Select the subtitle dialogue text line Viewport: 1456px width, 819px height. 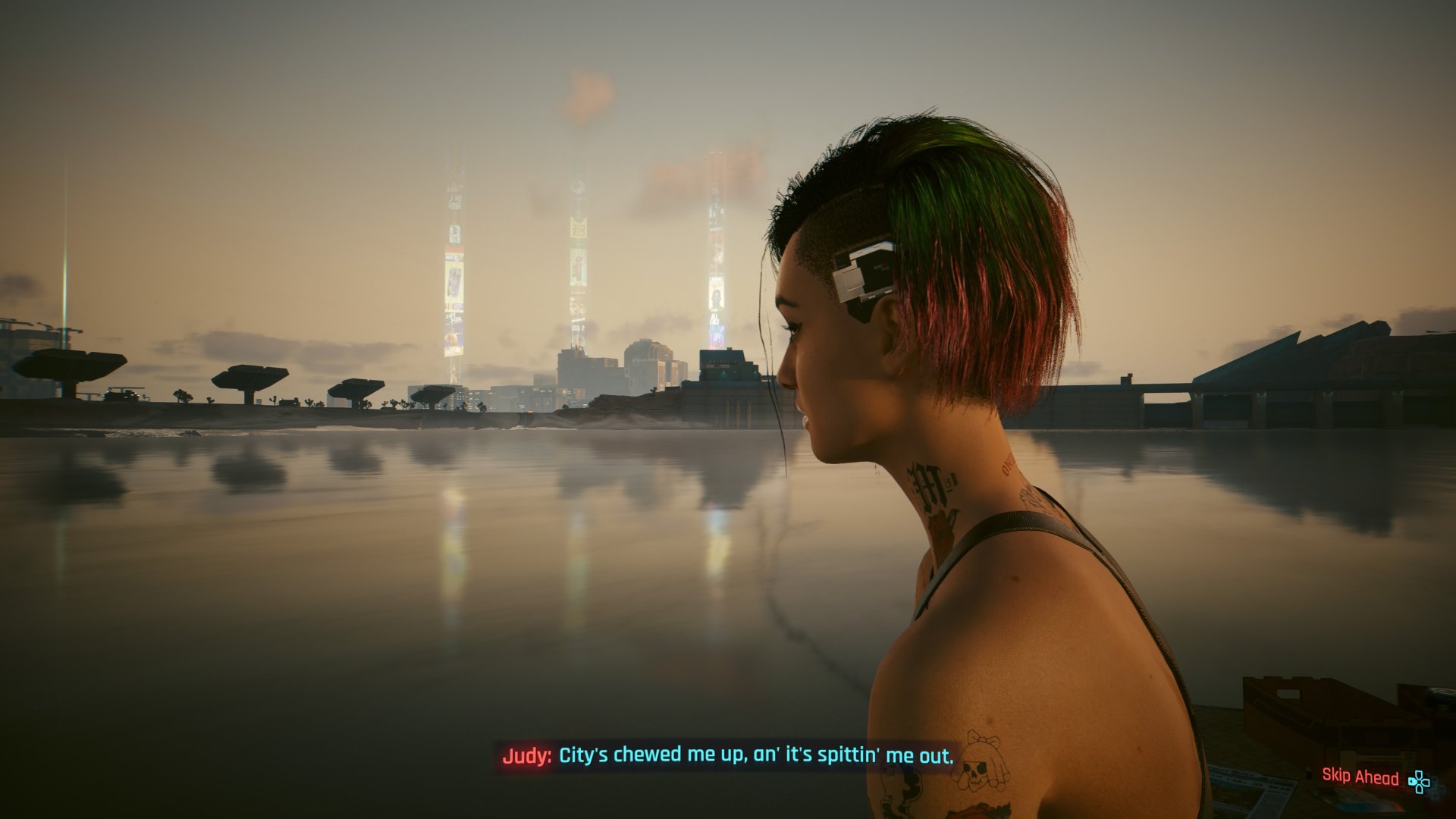[x=758, y=755]
